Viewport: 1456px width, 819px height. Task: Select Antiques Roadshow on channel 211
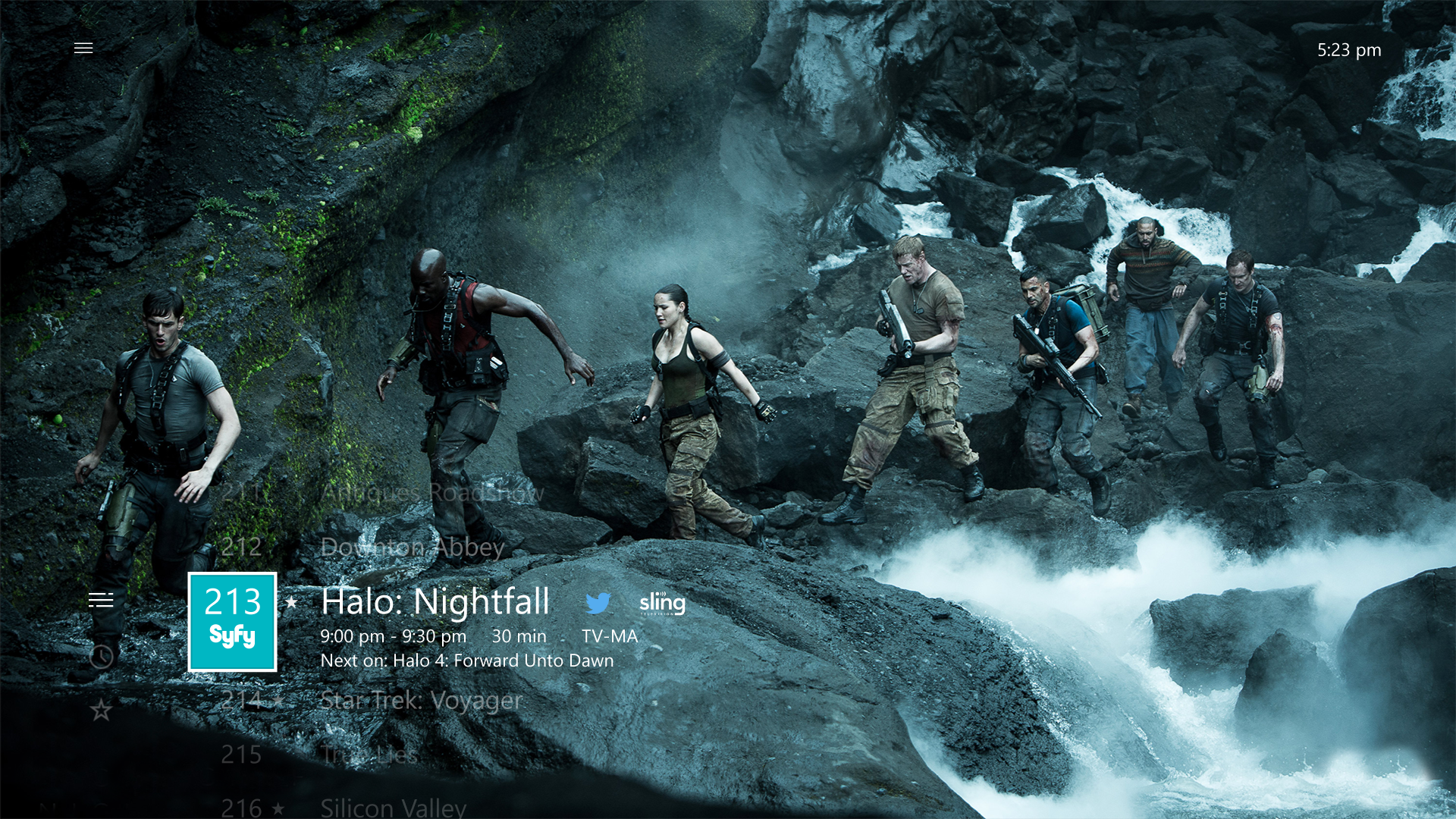[432, 494]
